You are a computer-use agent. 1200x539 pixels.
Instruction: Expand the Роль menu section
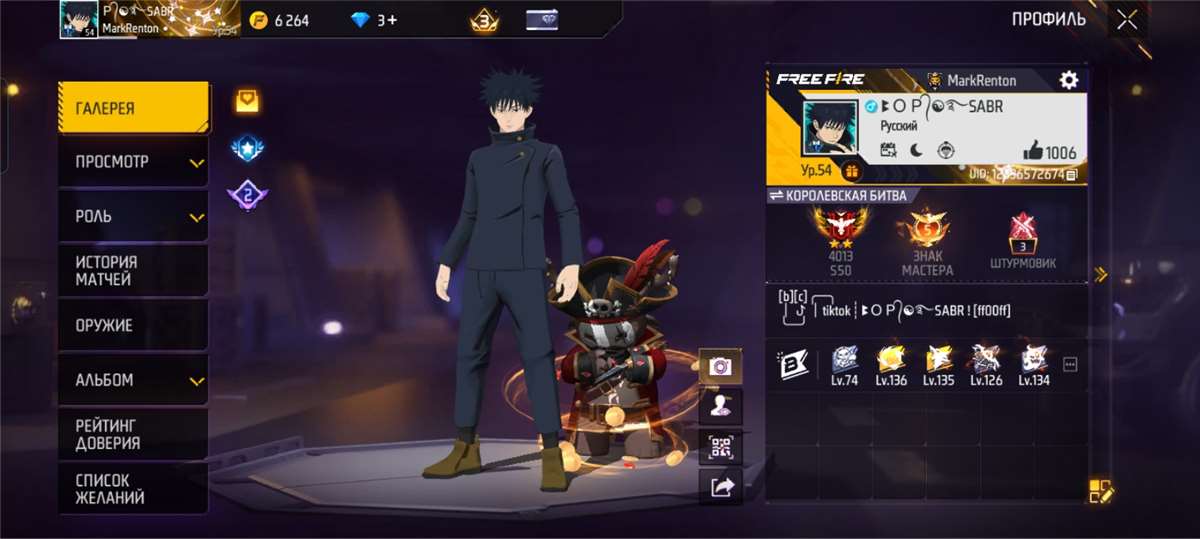[133, 216]
